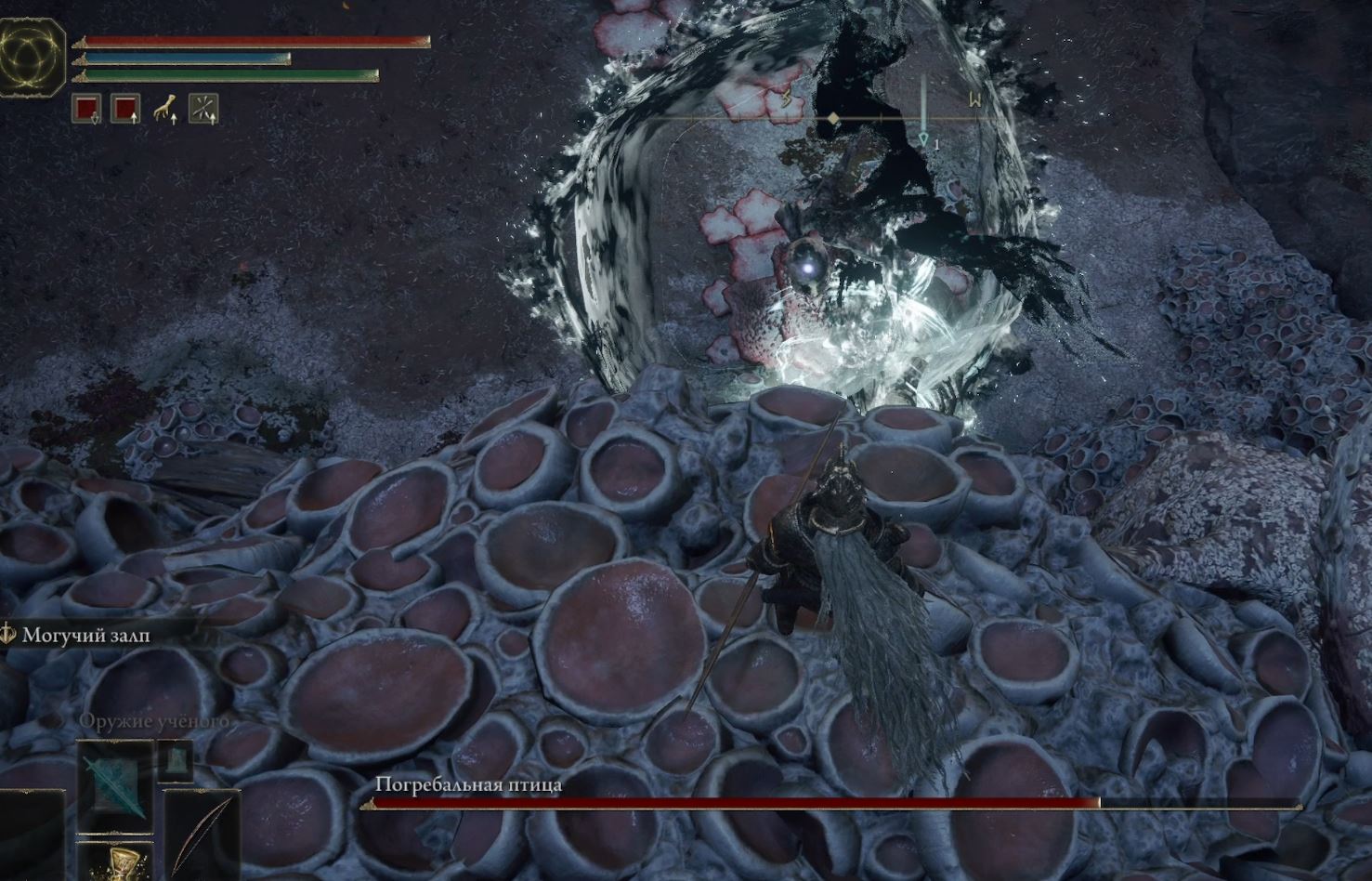Select the red square up-arrow buff icon
This screenshot has height=881, width=1372.
coord(125,109)
